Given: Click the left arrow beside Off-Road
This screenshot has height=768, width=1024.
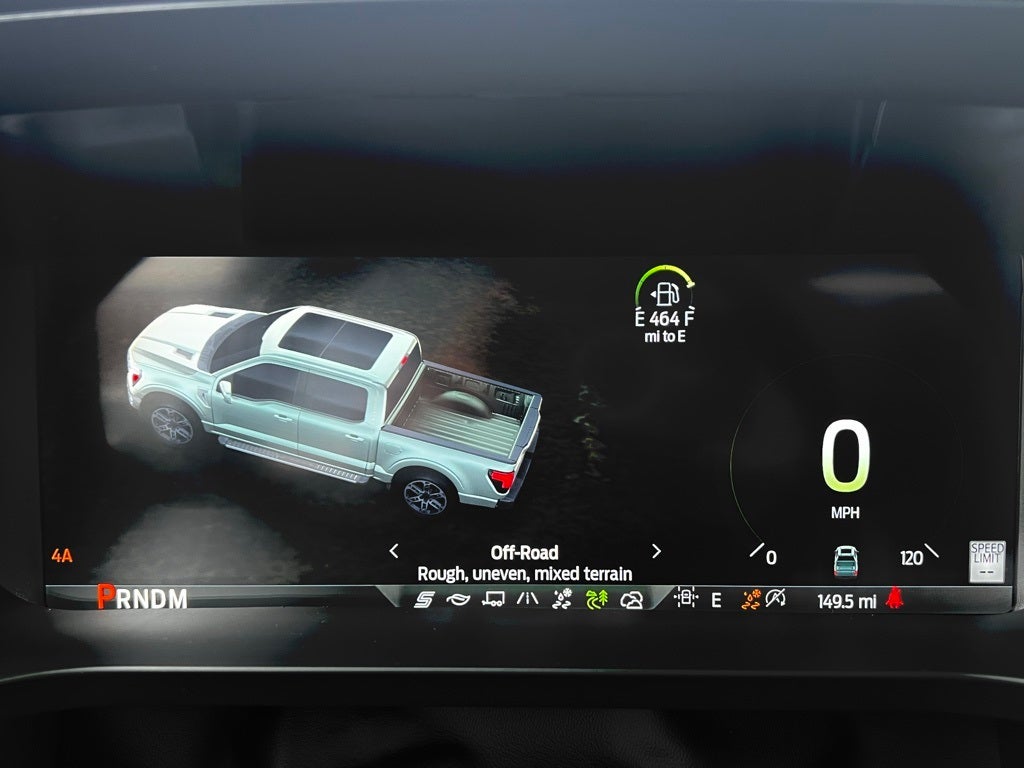Looking at the screenshot, I should click(x=394, y=551).
